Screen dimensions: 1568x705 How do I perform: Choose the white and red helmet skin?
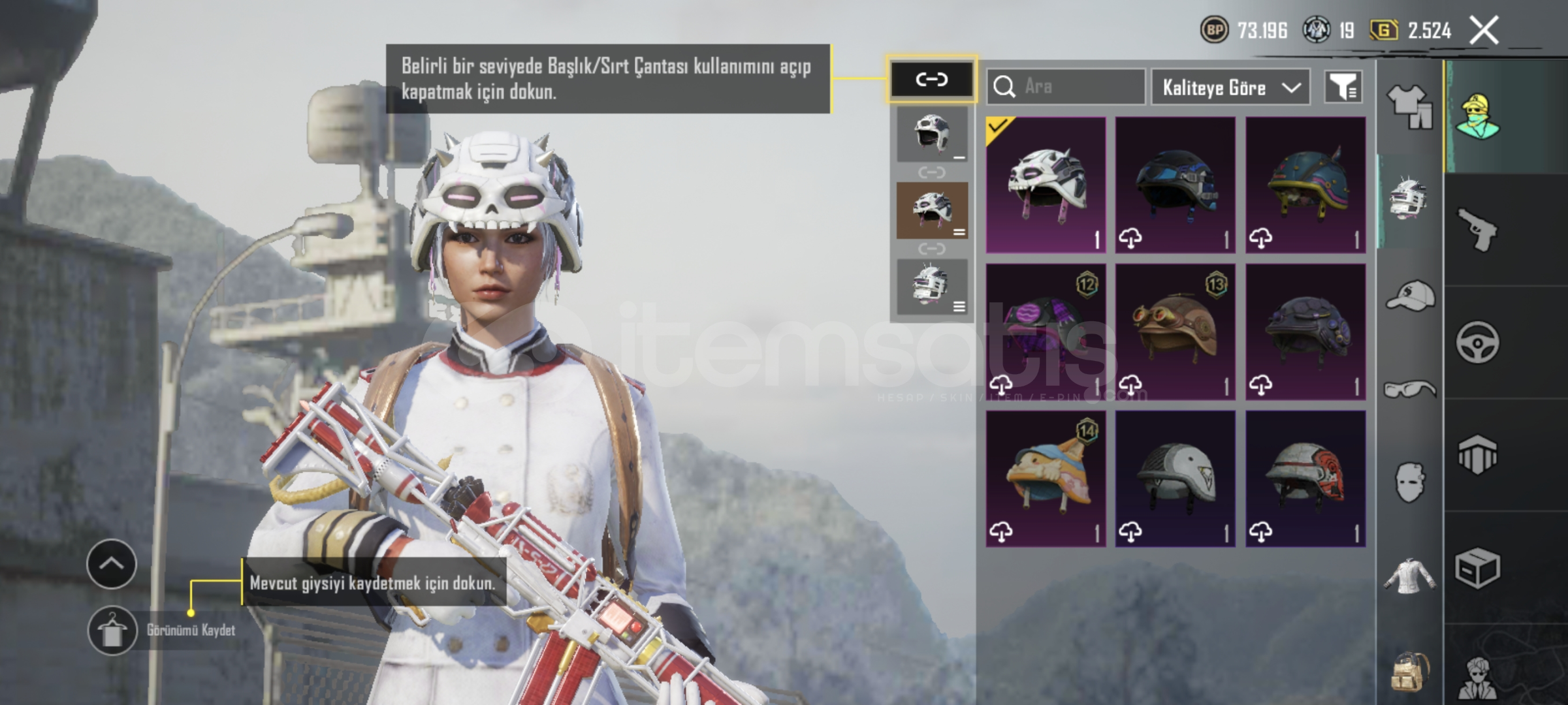(x=1305, y=478)
